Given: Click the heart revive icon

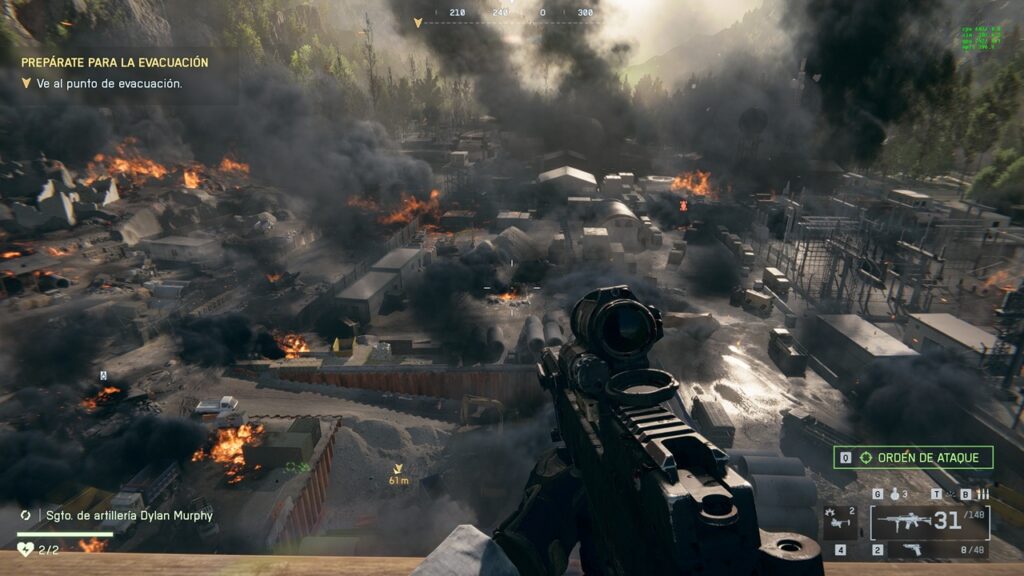Looking at the screenshot, I should coord(25,549).
